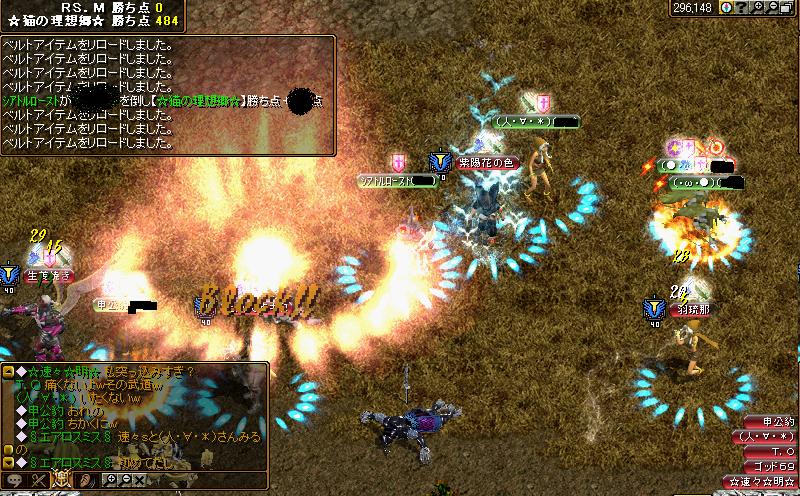Open the ear whisper chat tab
This screenshot has width=800, height=496.
pyautogui.click(x=85, y=480)
